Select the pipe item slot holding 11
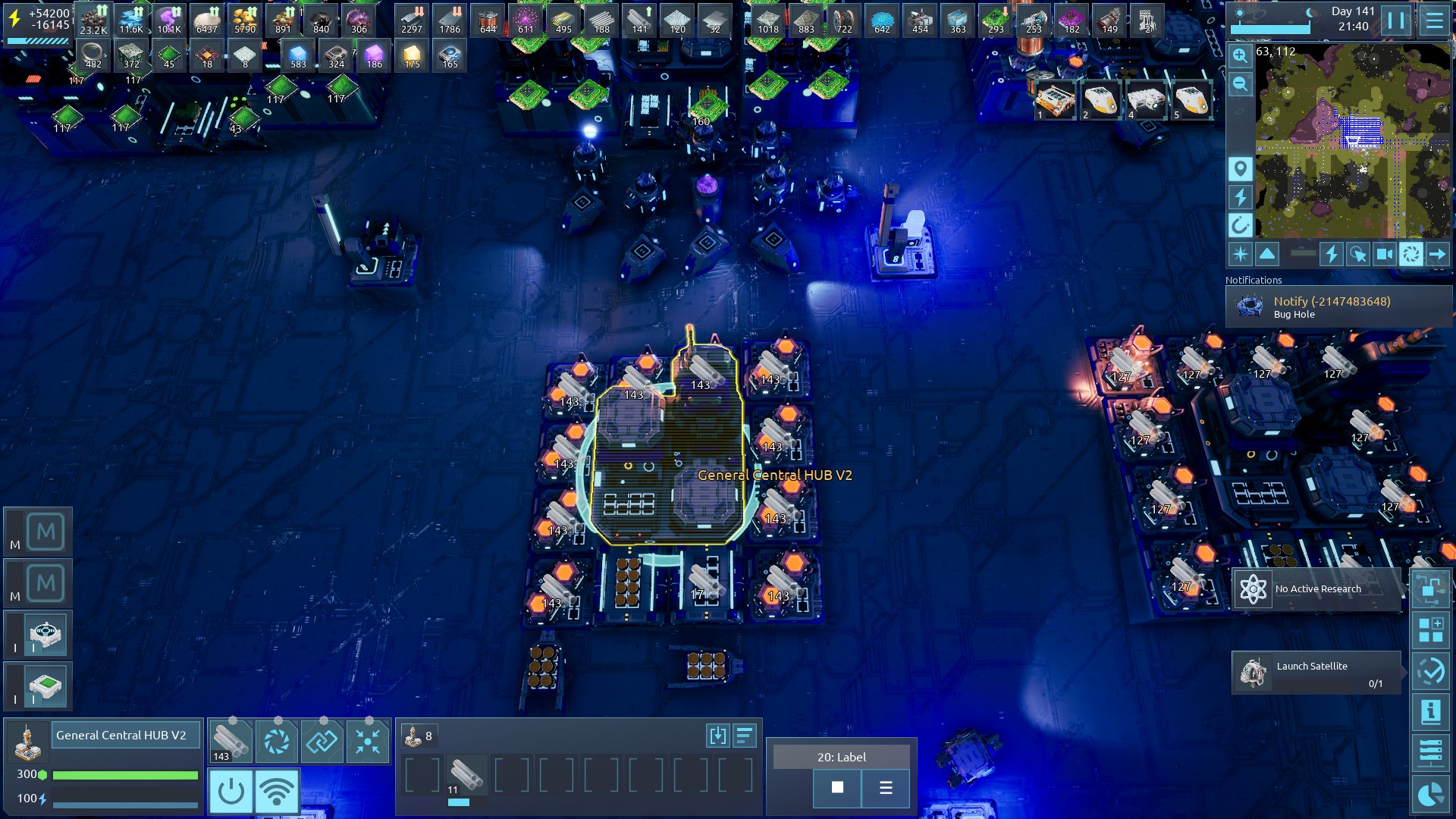Image resolution: width=1456 pixels, height=819 pixels. 466,776
